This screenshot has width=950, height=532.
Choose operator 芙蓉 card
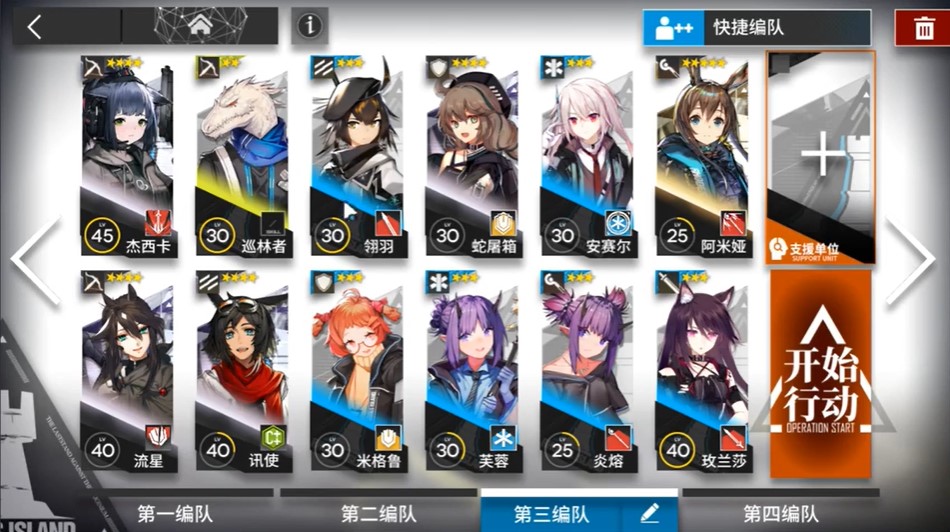pos(472,370)
